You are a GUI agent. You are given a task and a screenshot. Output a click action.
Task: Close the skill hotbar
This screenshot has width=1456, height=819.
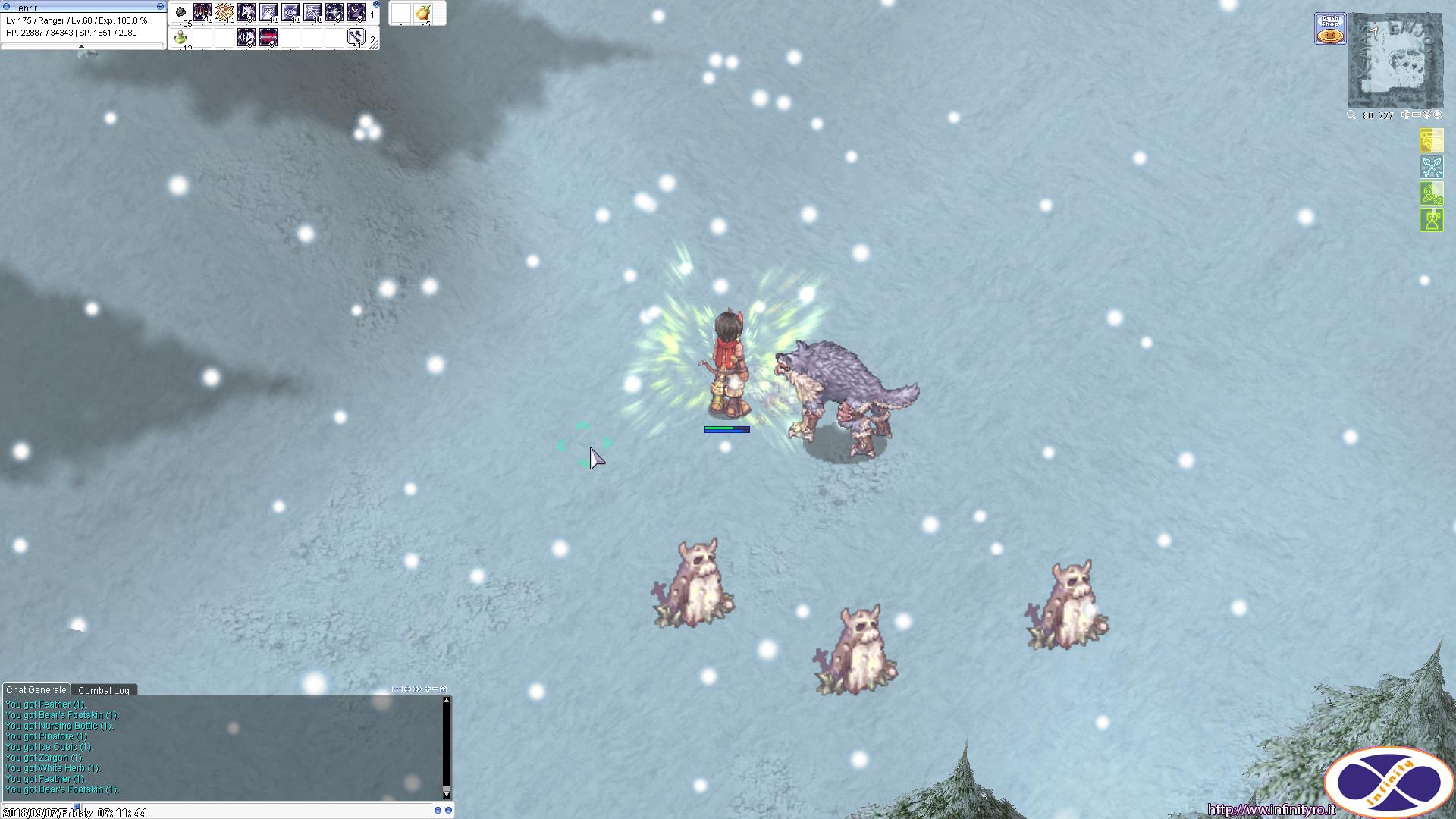(376, 4)
